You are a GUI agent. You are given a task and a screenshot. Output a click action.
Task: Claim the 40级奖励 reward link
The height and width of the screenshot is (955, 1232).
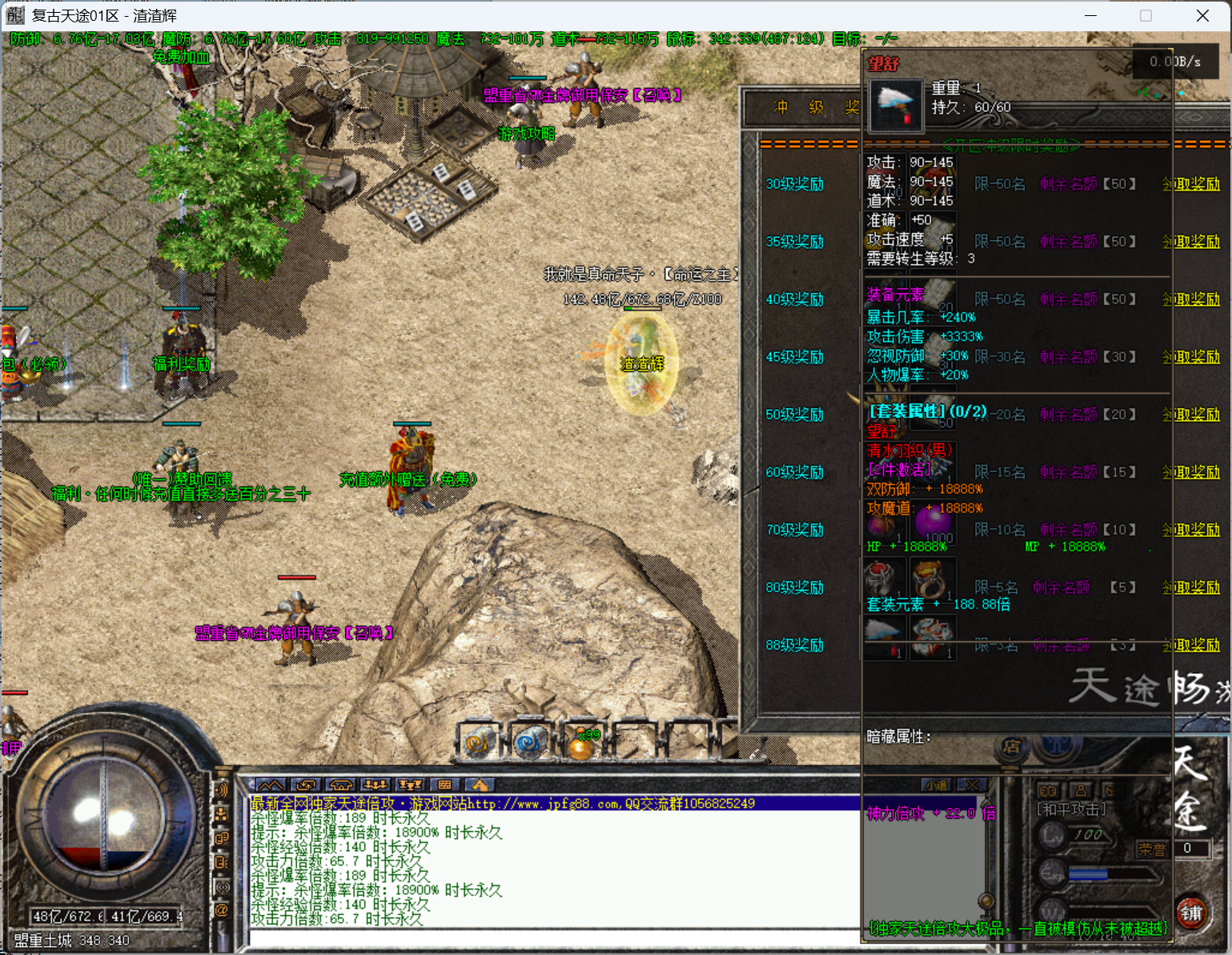click(x=1190, y=299)
